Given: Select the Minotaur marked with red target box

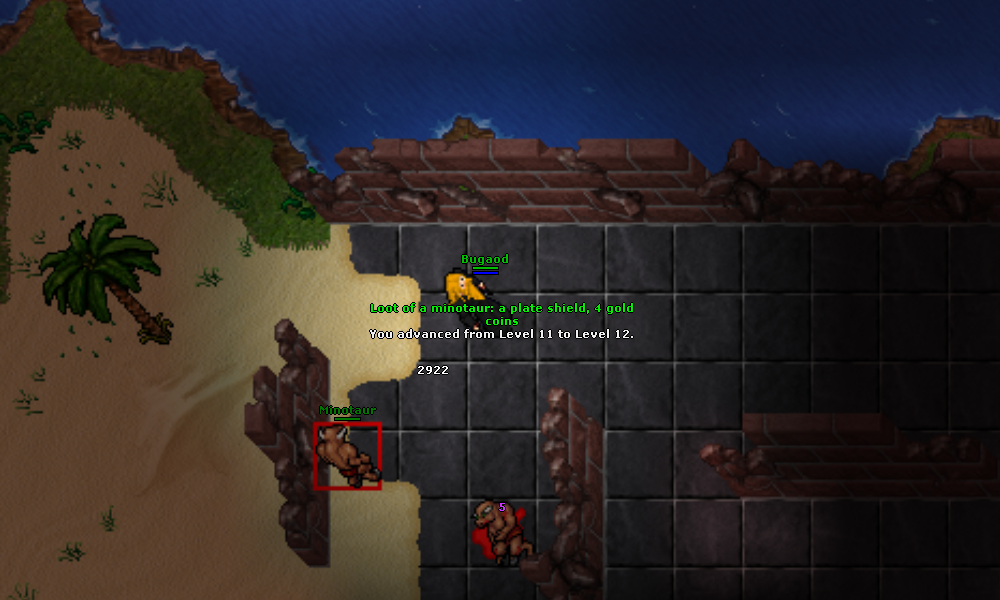Looking at the screenshot, I should coord(347,456).
